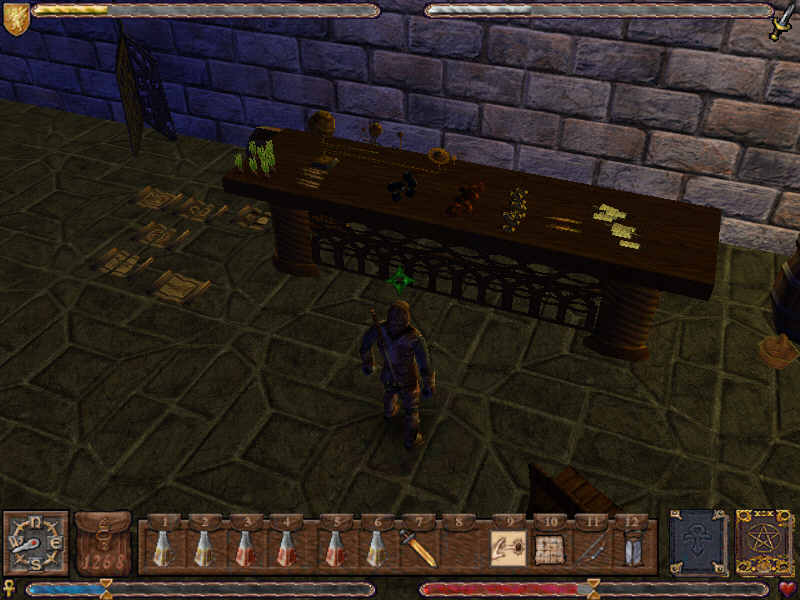This screenshot has height=600, width=800.
Task: Open the blue ankh journal book
Action: [x=697, y=543]
